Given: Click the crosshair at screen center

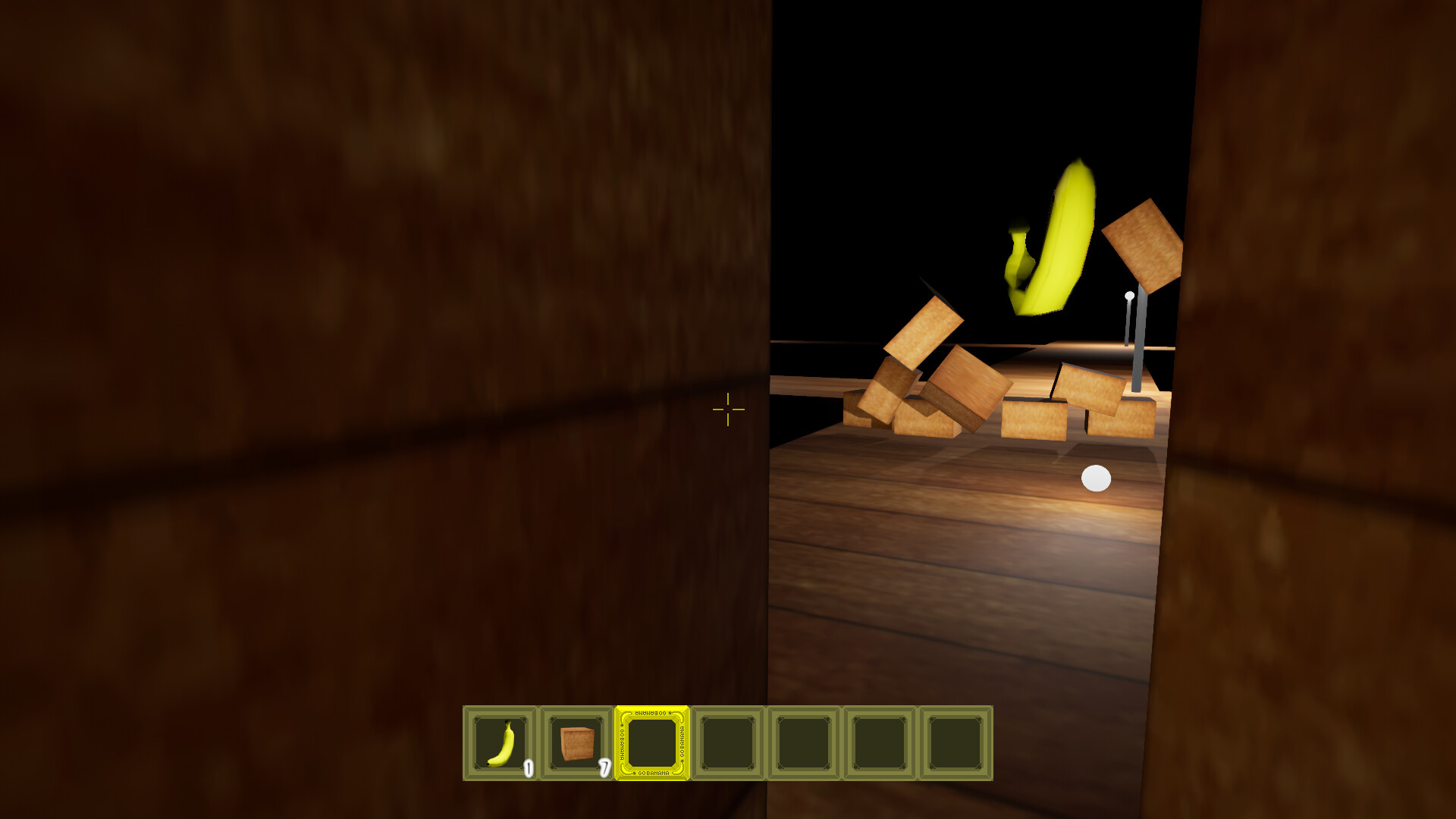Looking at the screenshot, I should click(x=727, y=409).
